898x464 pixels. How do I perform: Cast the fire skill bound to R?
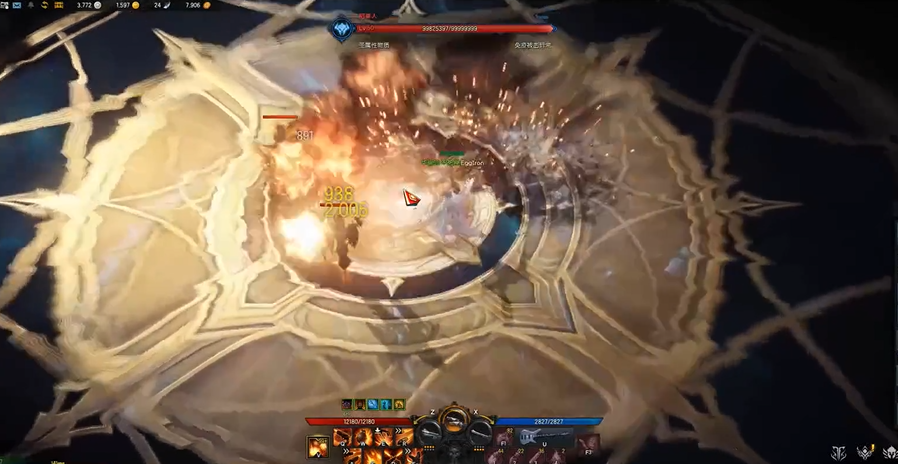[402, 437]
